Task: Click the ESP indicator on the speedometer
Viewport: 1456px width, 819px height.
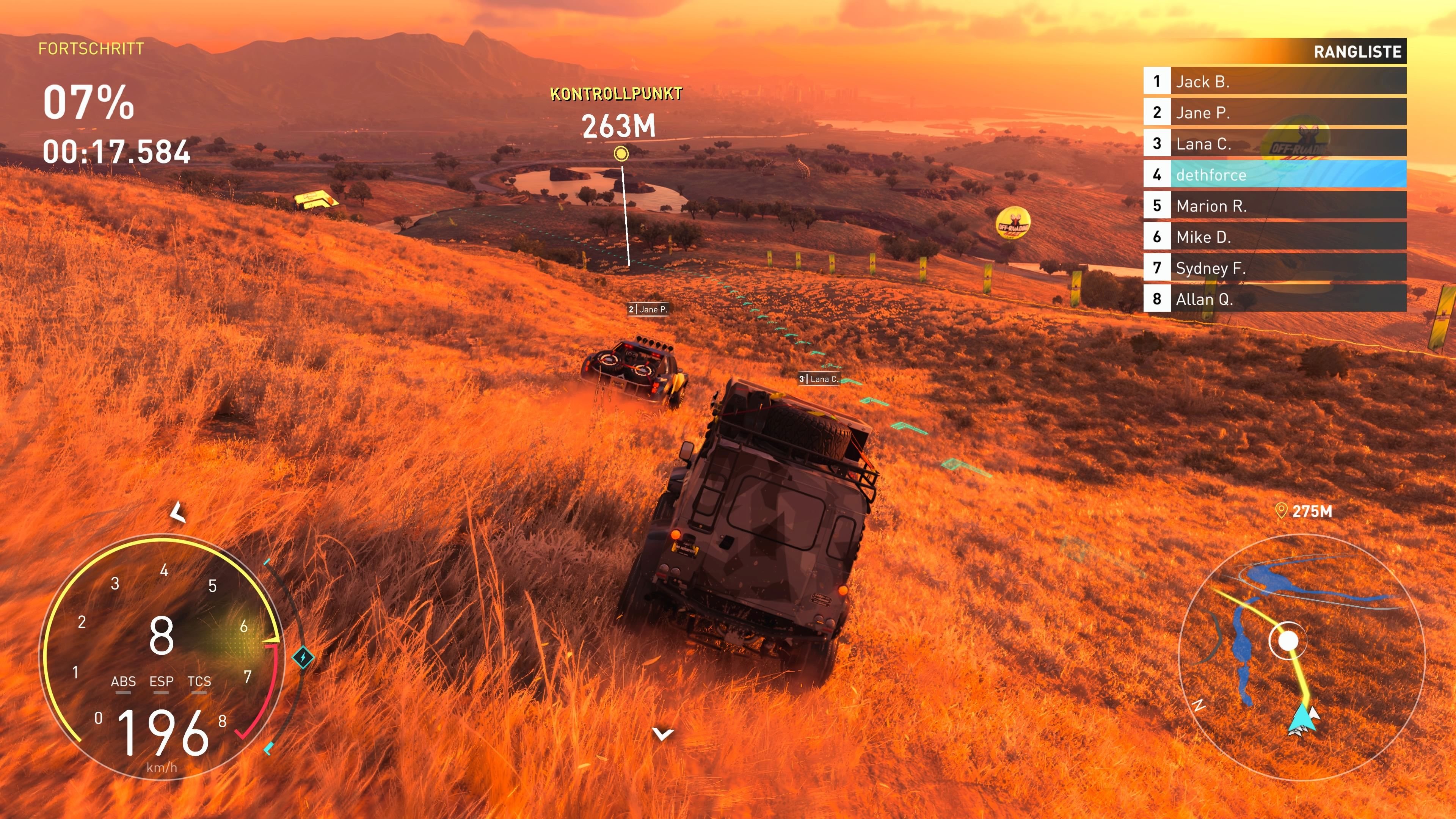Action: tap(161, 682)
